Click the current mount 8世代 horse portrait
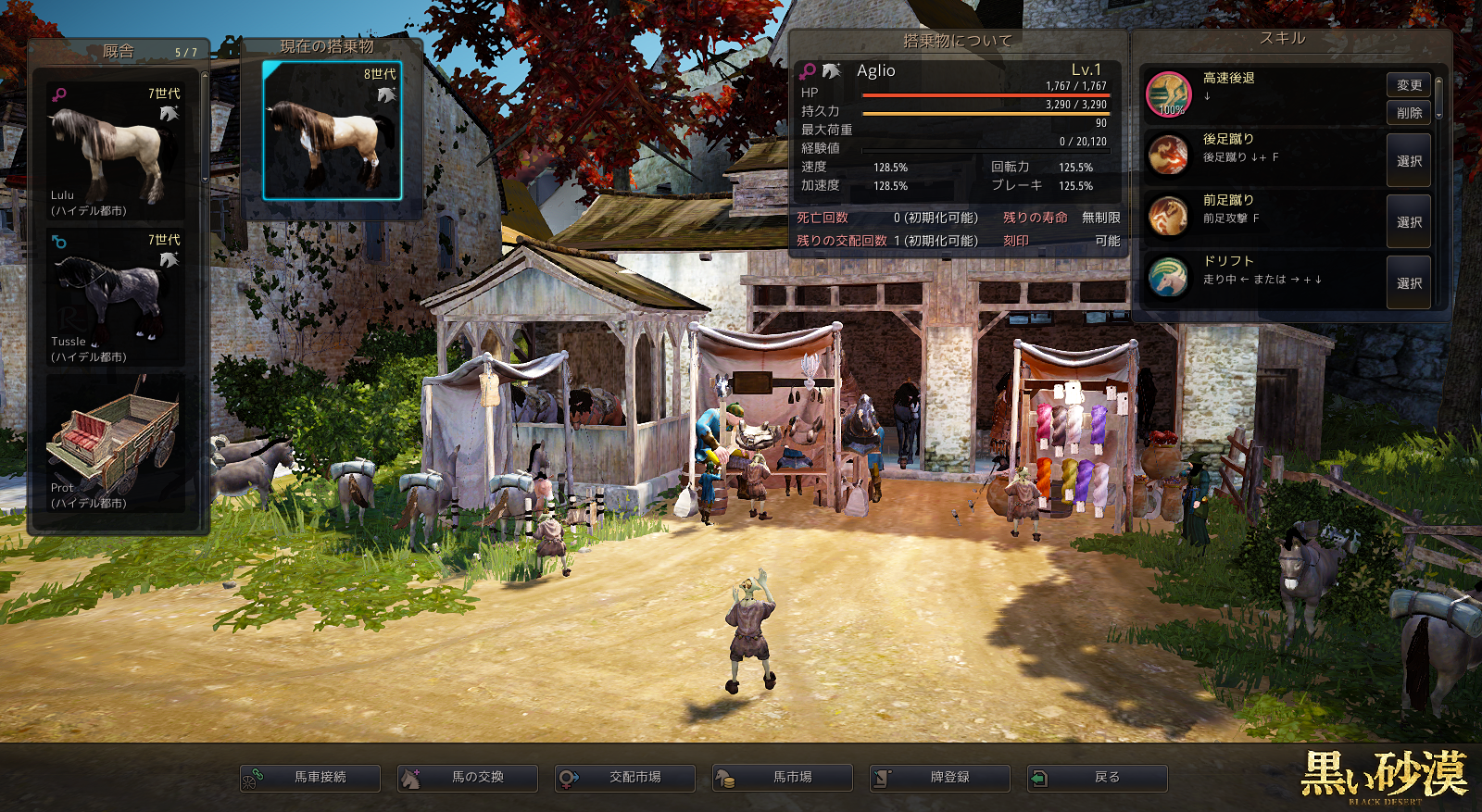This screenshot has height=812, width=1482. [x=332, y=131]
